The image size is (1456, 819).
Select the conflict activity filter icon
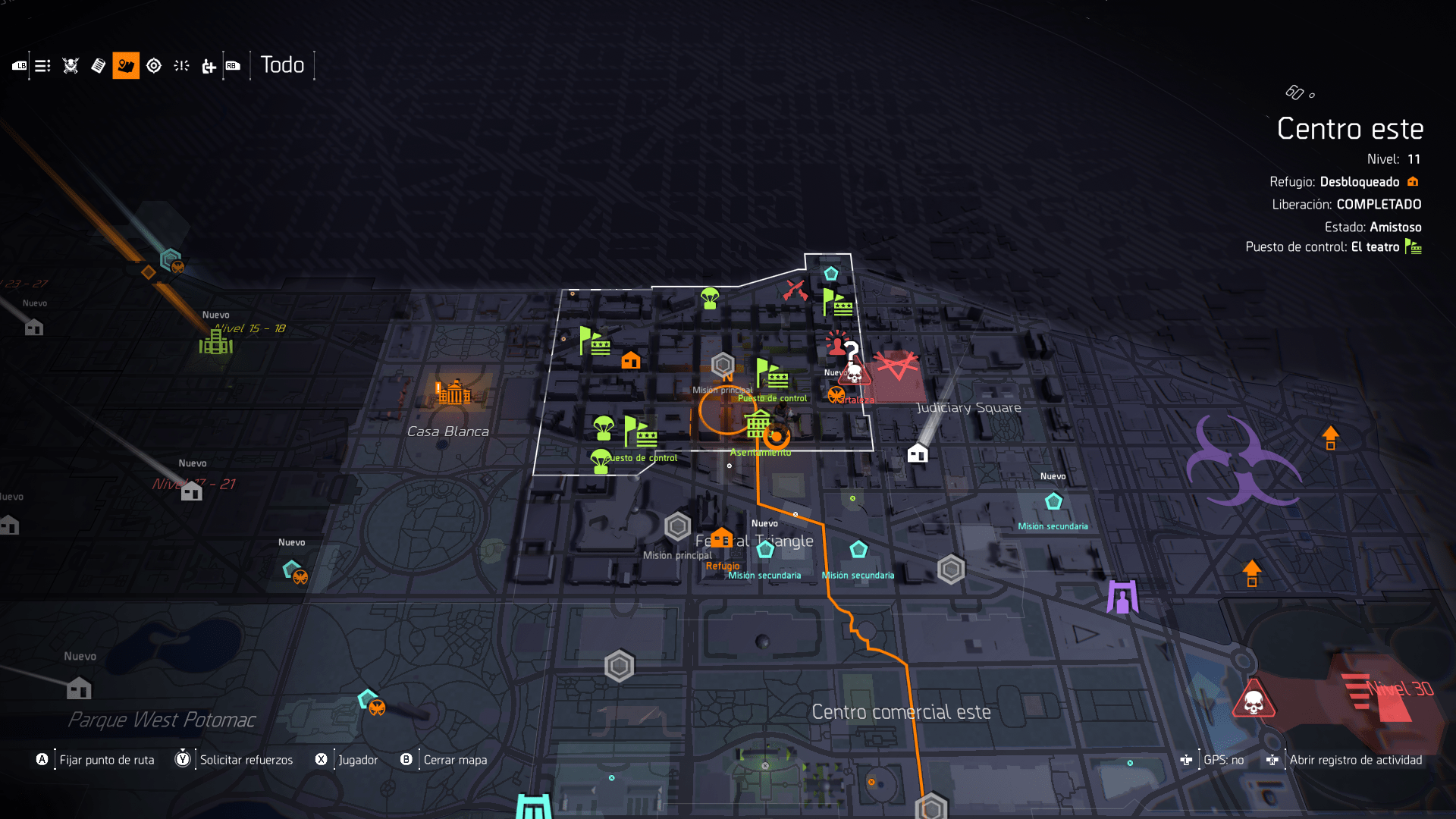pyautogui.click(x=181, y=66)
